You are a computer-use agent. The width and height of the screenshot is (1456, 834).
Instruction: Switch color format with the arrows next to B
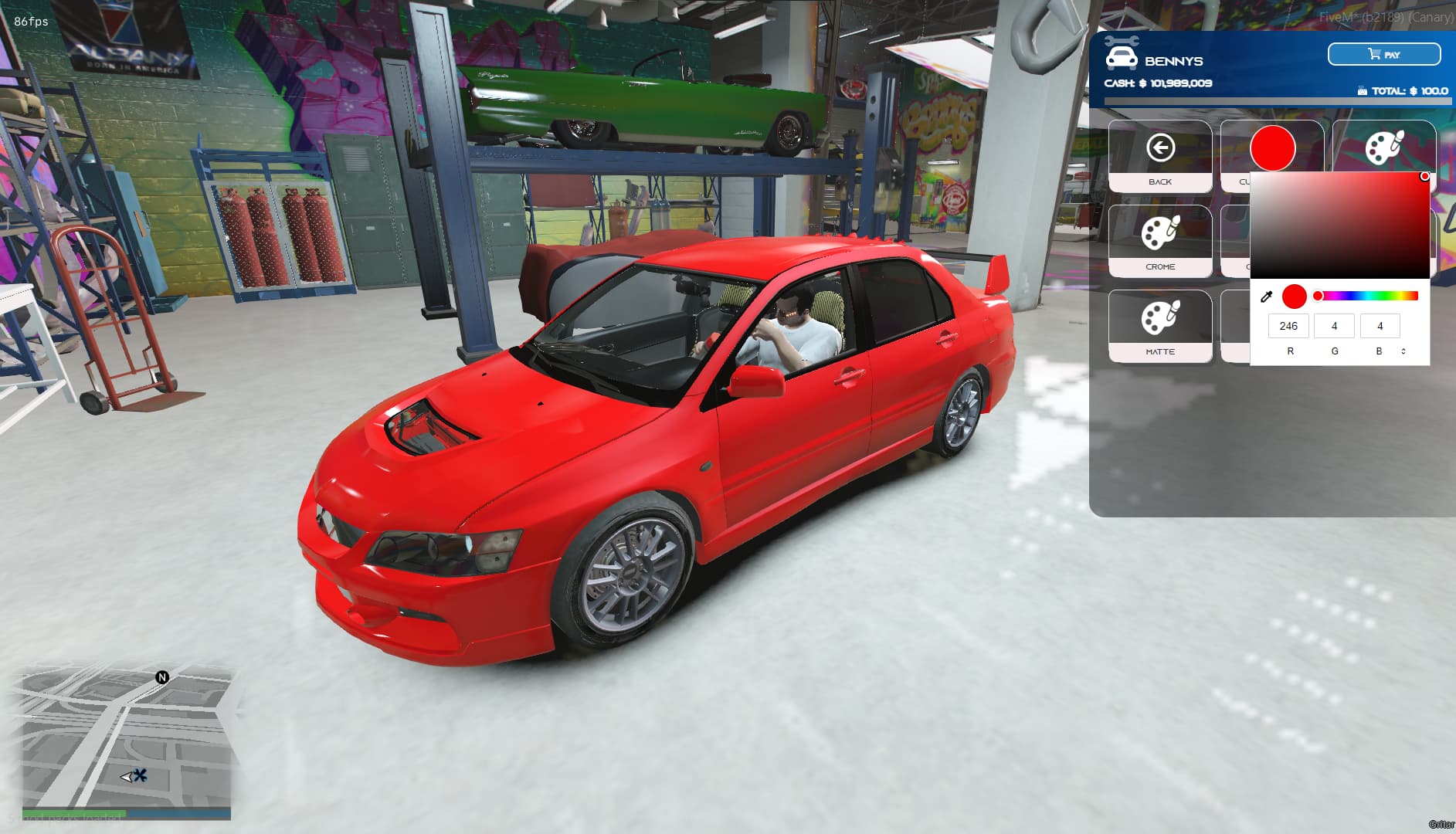click(x=1403, y=352)
